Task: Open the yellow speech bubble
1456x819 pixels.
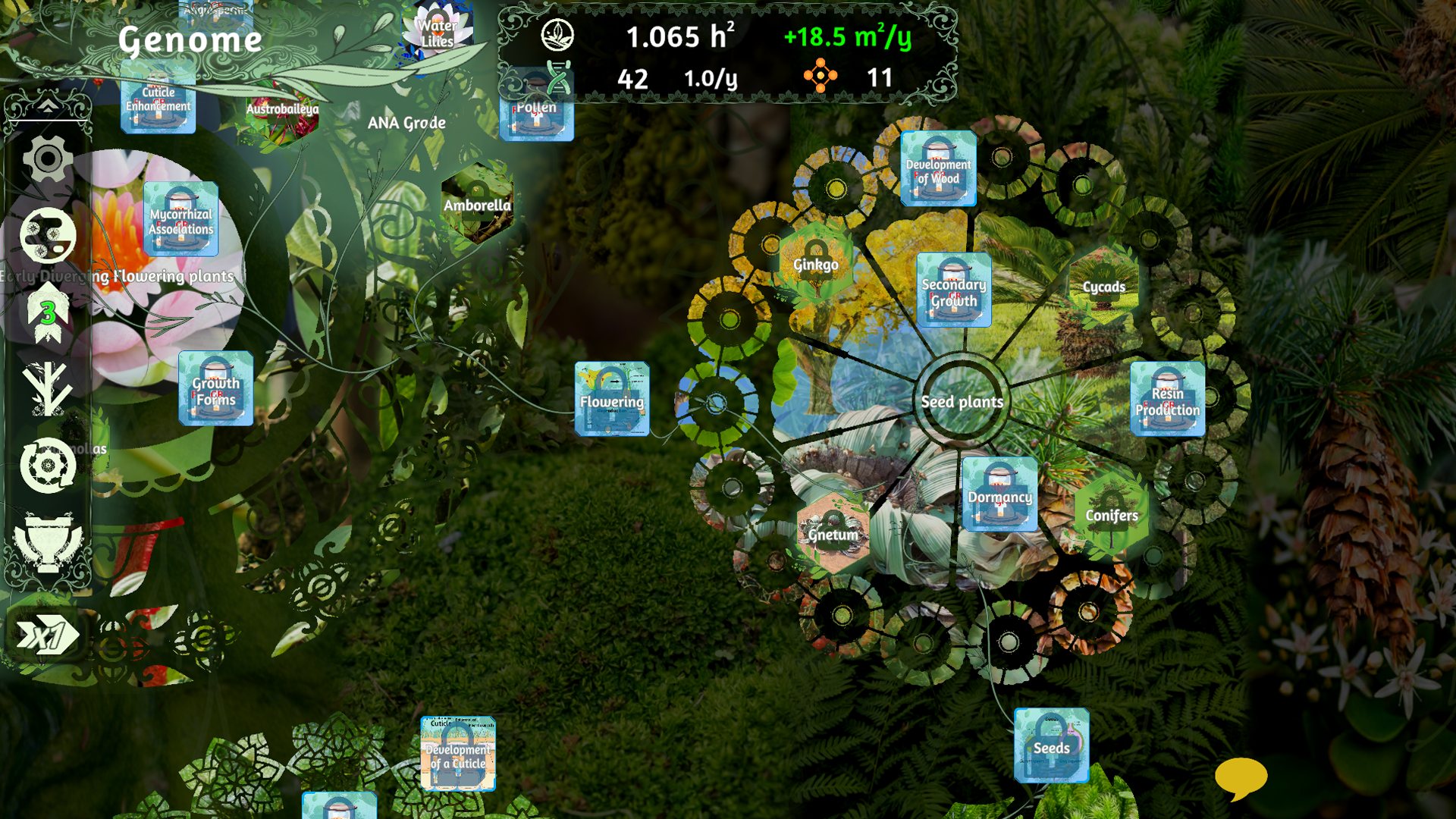Action: [x=1241, y=777]
